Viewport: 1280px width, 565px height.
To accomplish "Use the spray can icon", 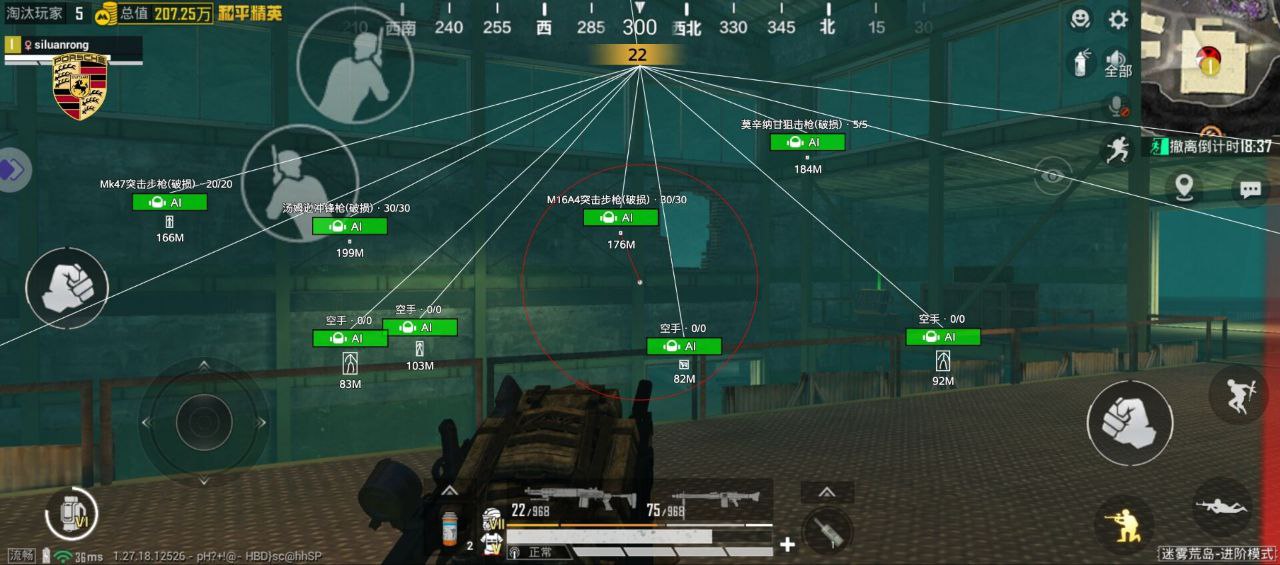I will pyautogui.click(x=1080, y=63).
